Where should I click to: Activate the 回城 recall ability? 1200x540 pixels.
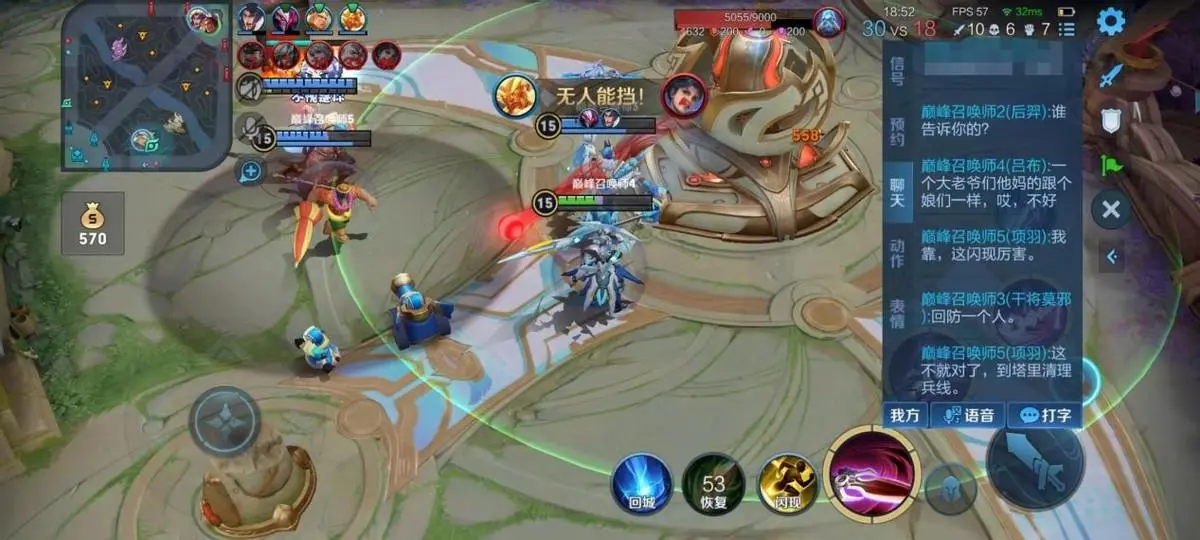coord(641,484)
